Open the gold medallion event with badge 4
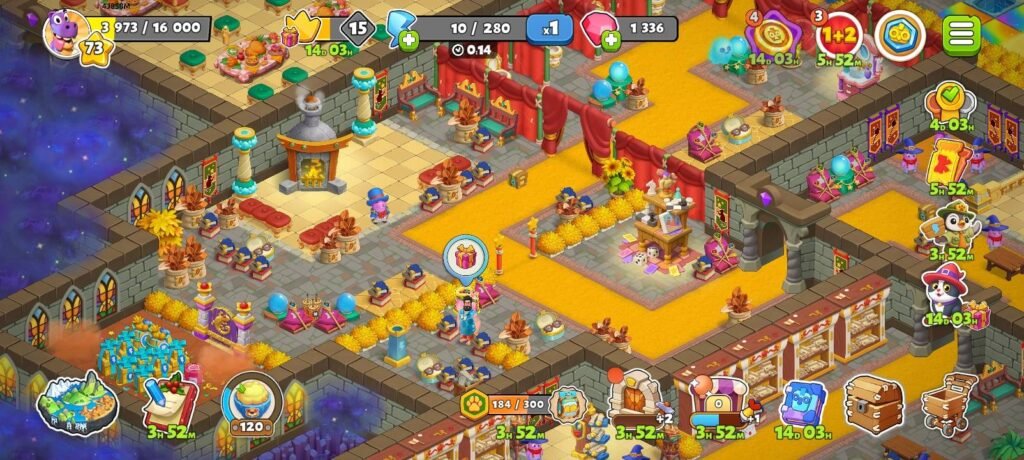 (x=772, y=36)
